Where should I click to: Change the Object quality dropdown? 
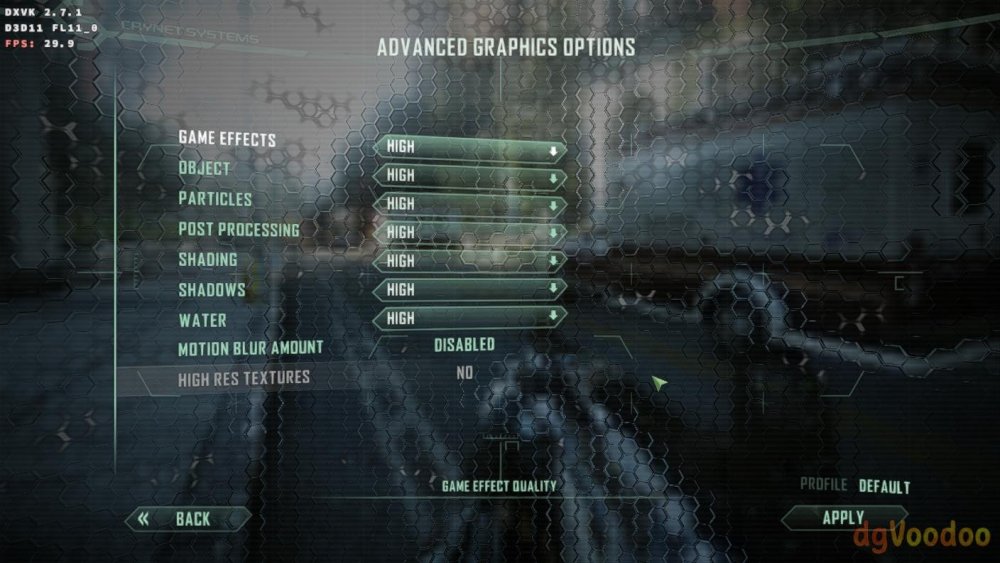(x=469, y=176)
